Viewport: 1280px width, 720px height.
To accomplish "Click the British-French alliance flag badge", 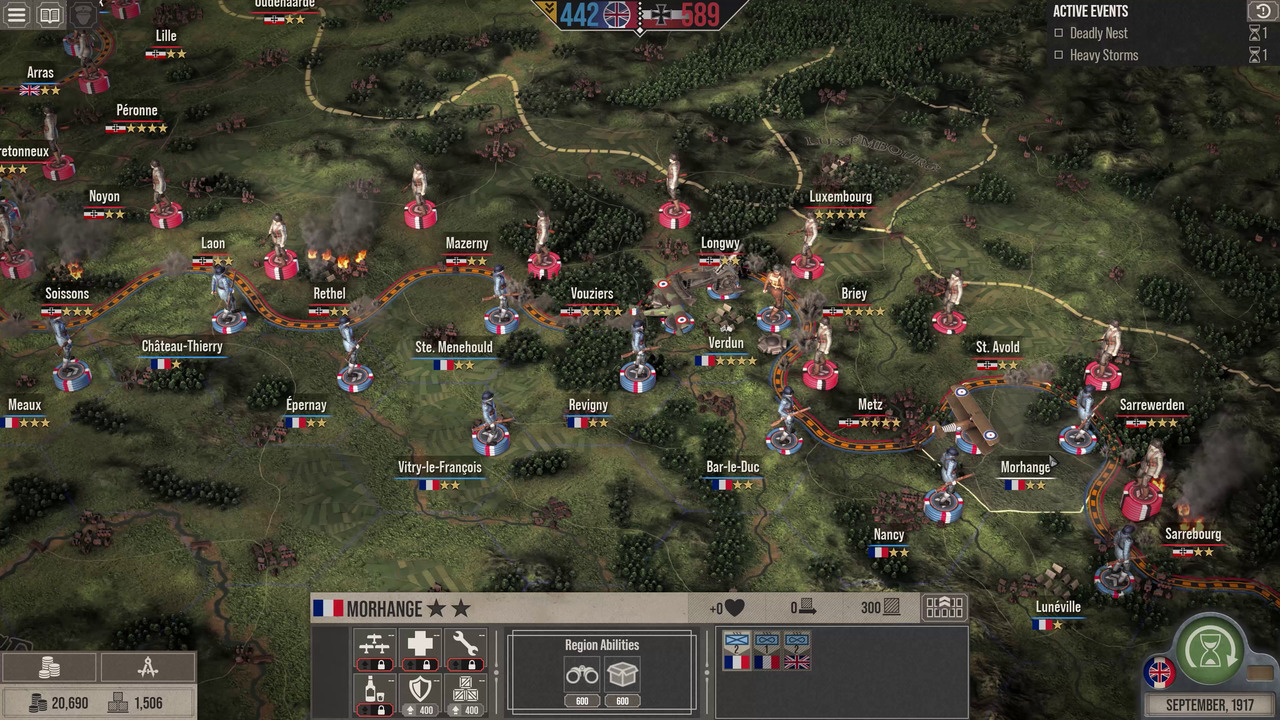I will tap(1160, 672).
